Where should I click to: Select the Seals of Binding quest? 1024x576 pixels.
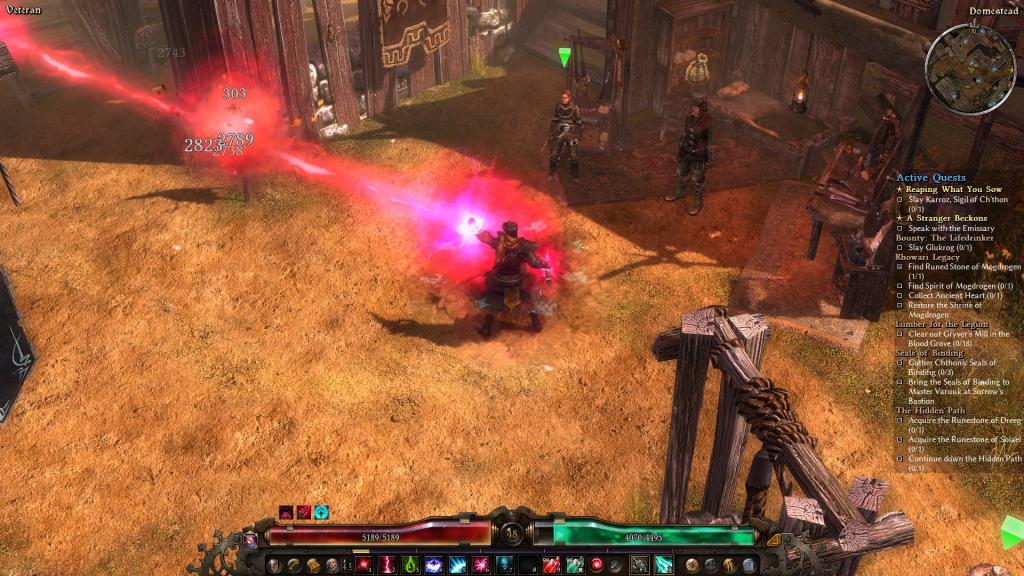[x=929, y=353]
